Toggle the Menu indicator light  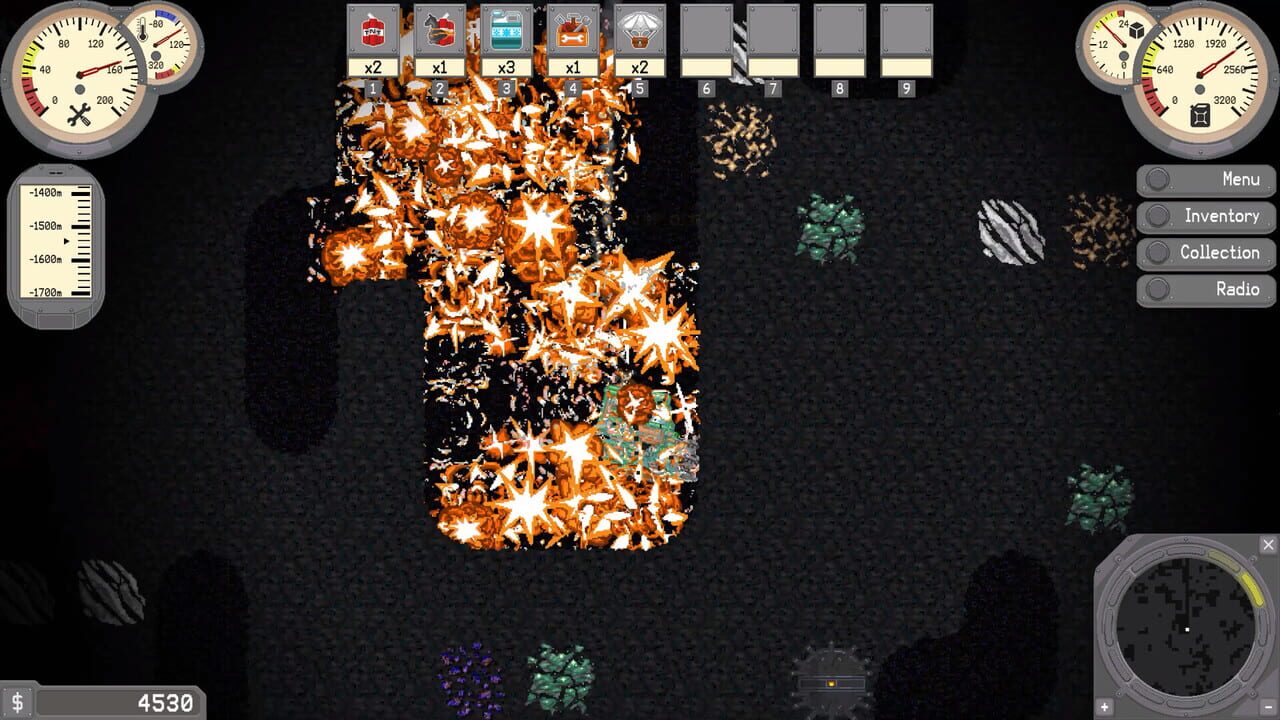tap(1160, 178)
